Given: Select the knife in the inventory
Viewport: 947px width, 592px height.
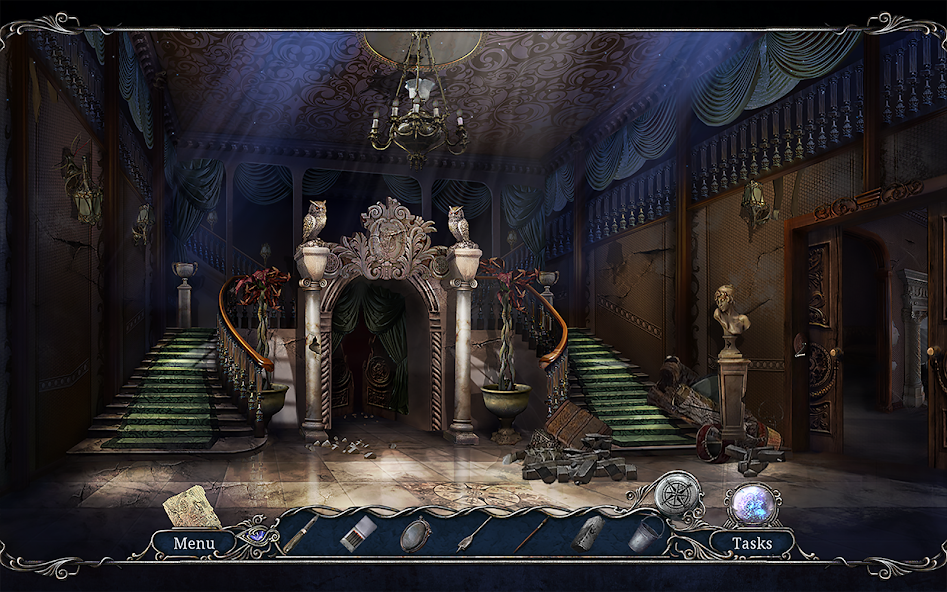Looking at the screenshot, I should coord(301,534).
